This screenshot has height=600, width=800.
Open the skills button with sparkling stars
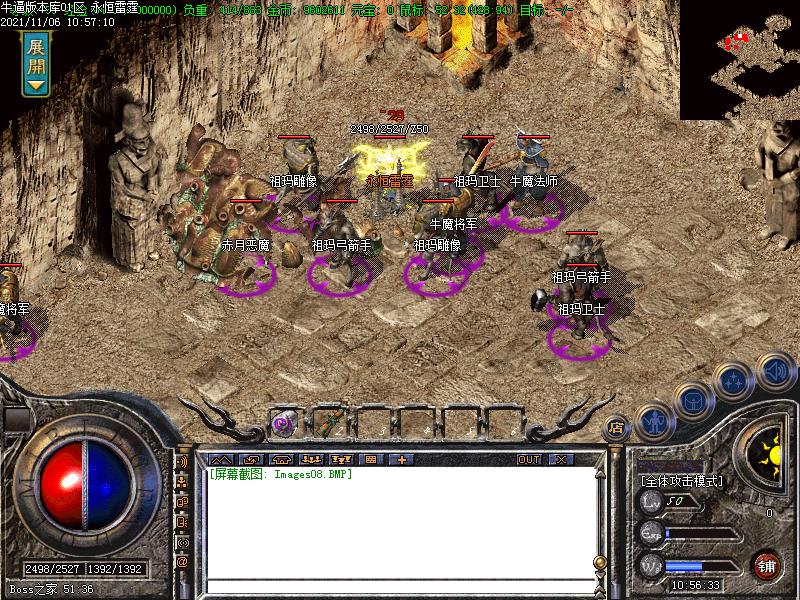coord(735,381)
